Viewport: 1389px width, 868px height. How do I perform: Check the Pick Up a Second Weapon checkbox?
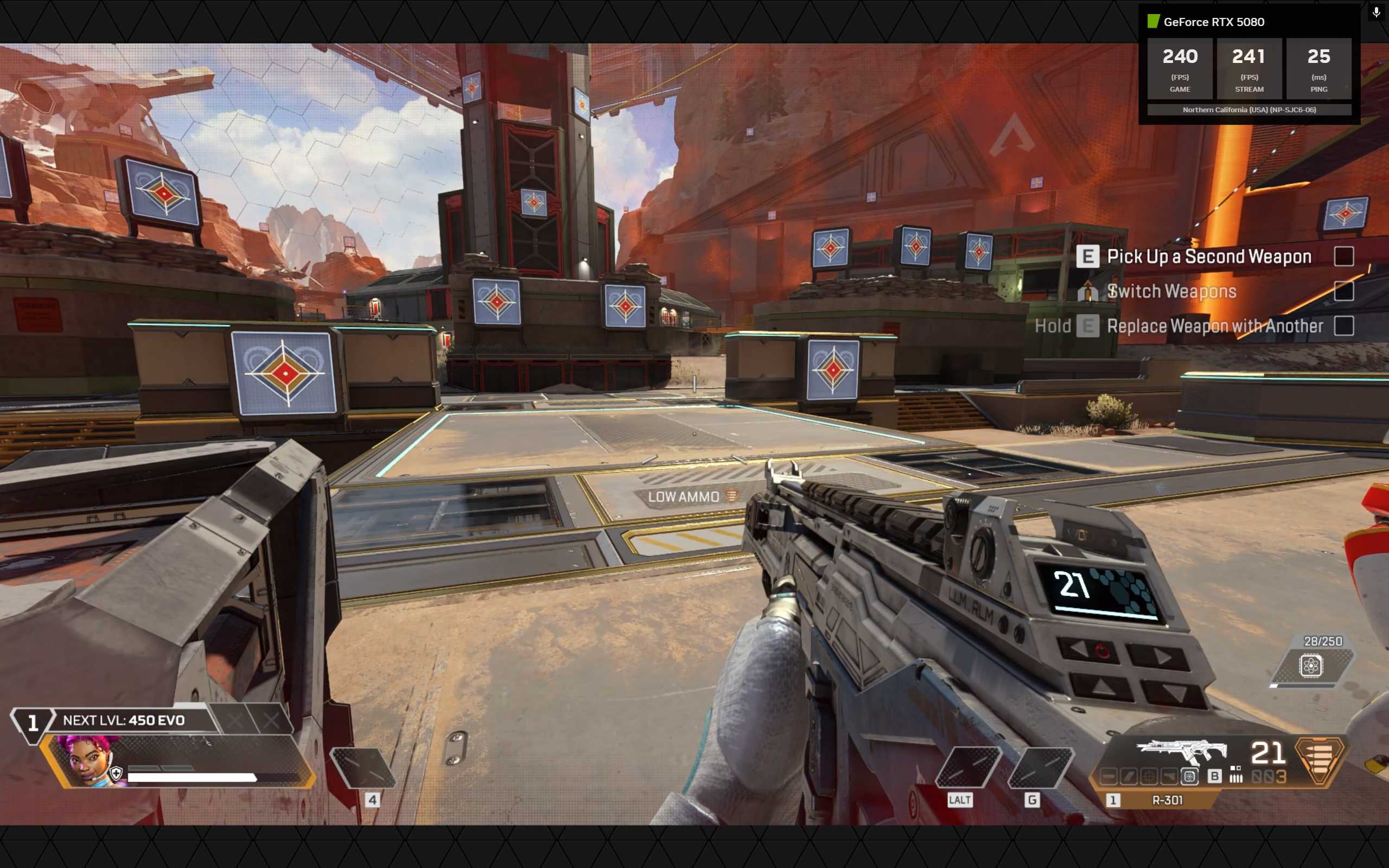click(1345, 257)
